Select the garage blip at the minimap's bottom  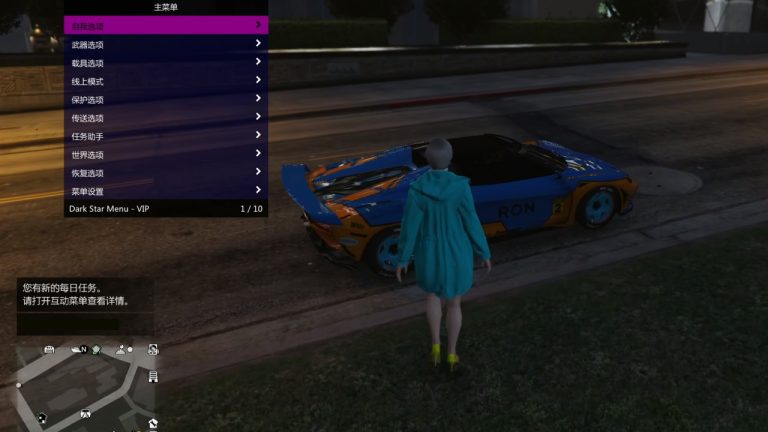click(85, 413)
